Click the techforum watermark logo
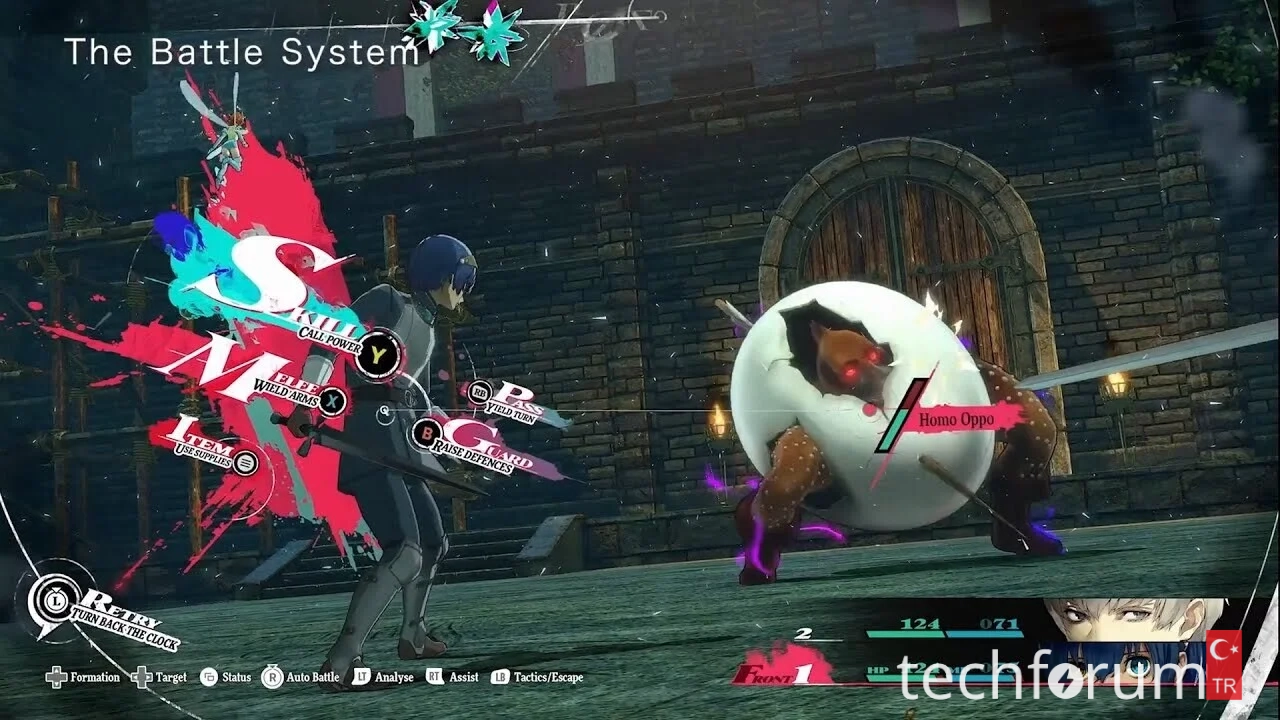1280x720 pixels. (1050, 678)
